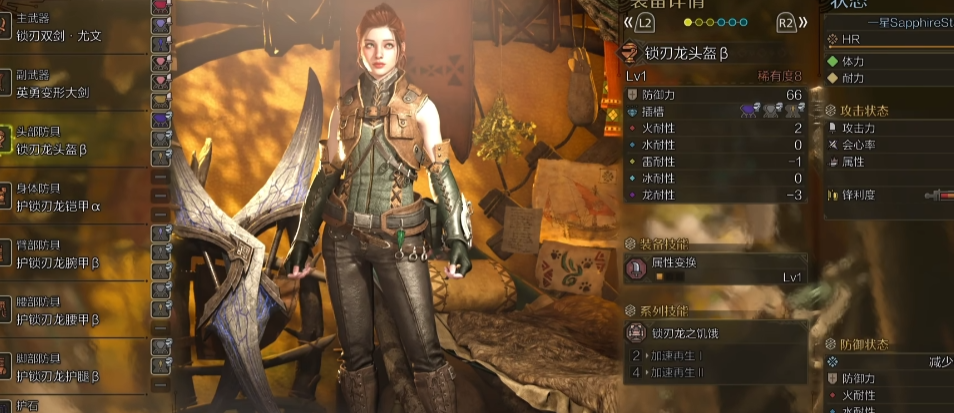
Task: Click the page dots in equipment details
Action: (715, 21)
